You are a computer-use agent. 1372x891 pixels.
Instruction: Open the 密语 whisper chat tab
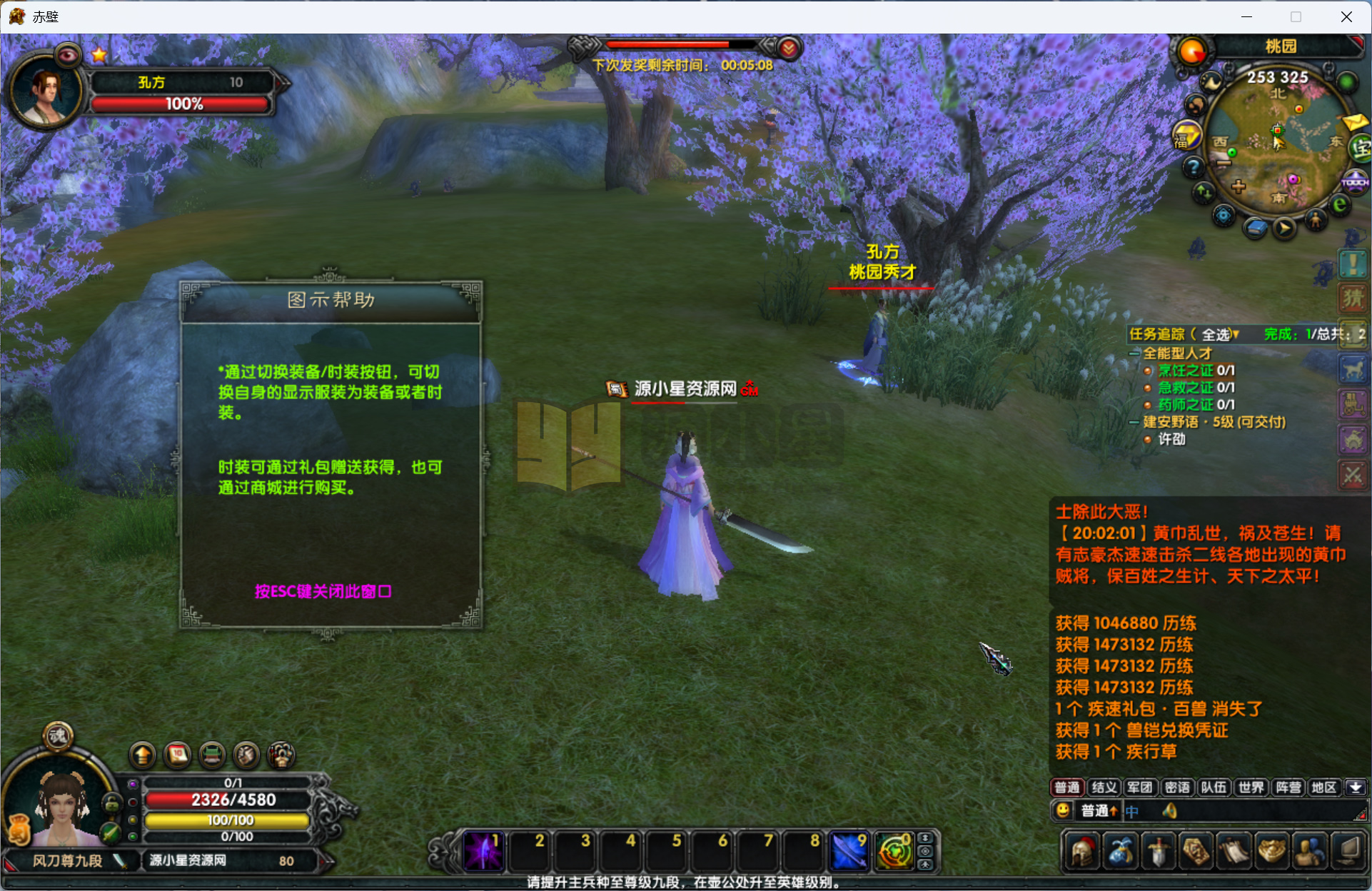pyautogui.click(x=1176, y=787)
